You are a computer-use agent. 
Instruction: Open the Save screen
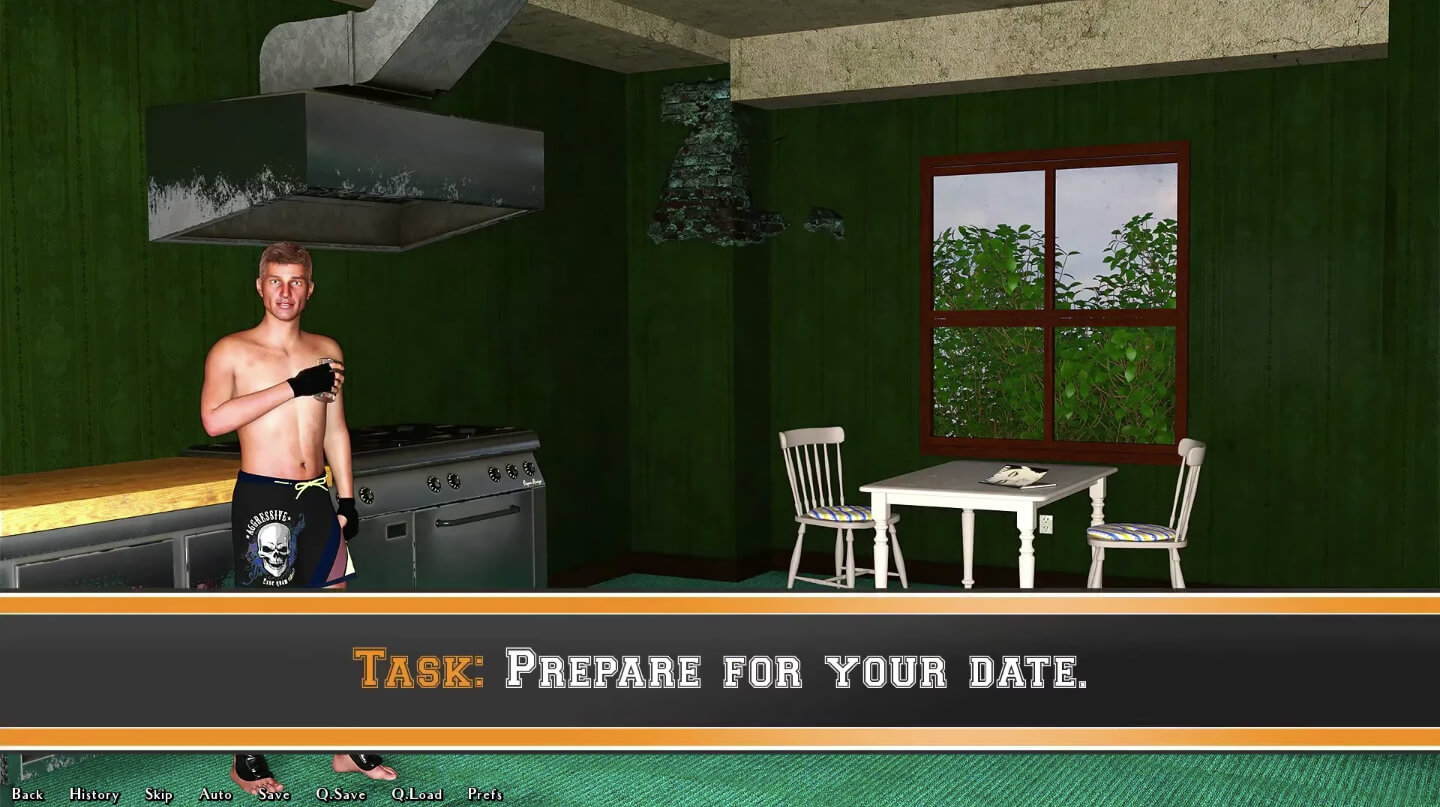click(x=272, y=794)
